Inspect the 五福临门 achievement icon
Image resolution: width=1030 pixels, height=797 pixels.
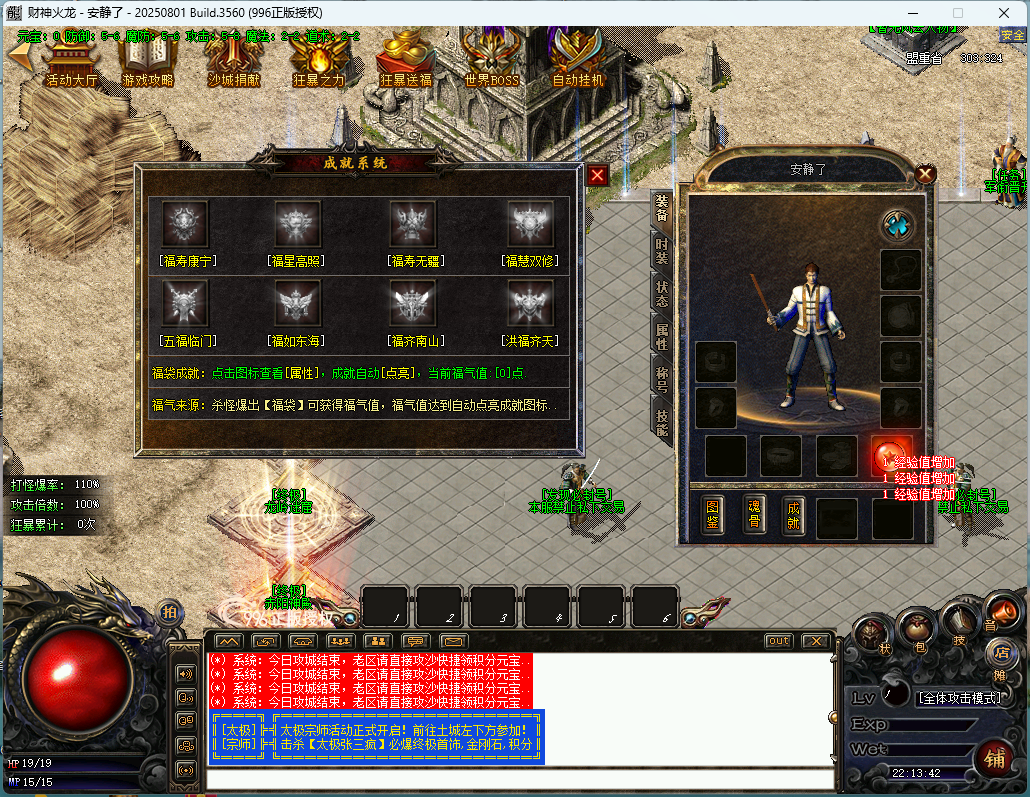(186, 302)
